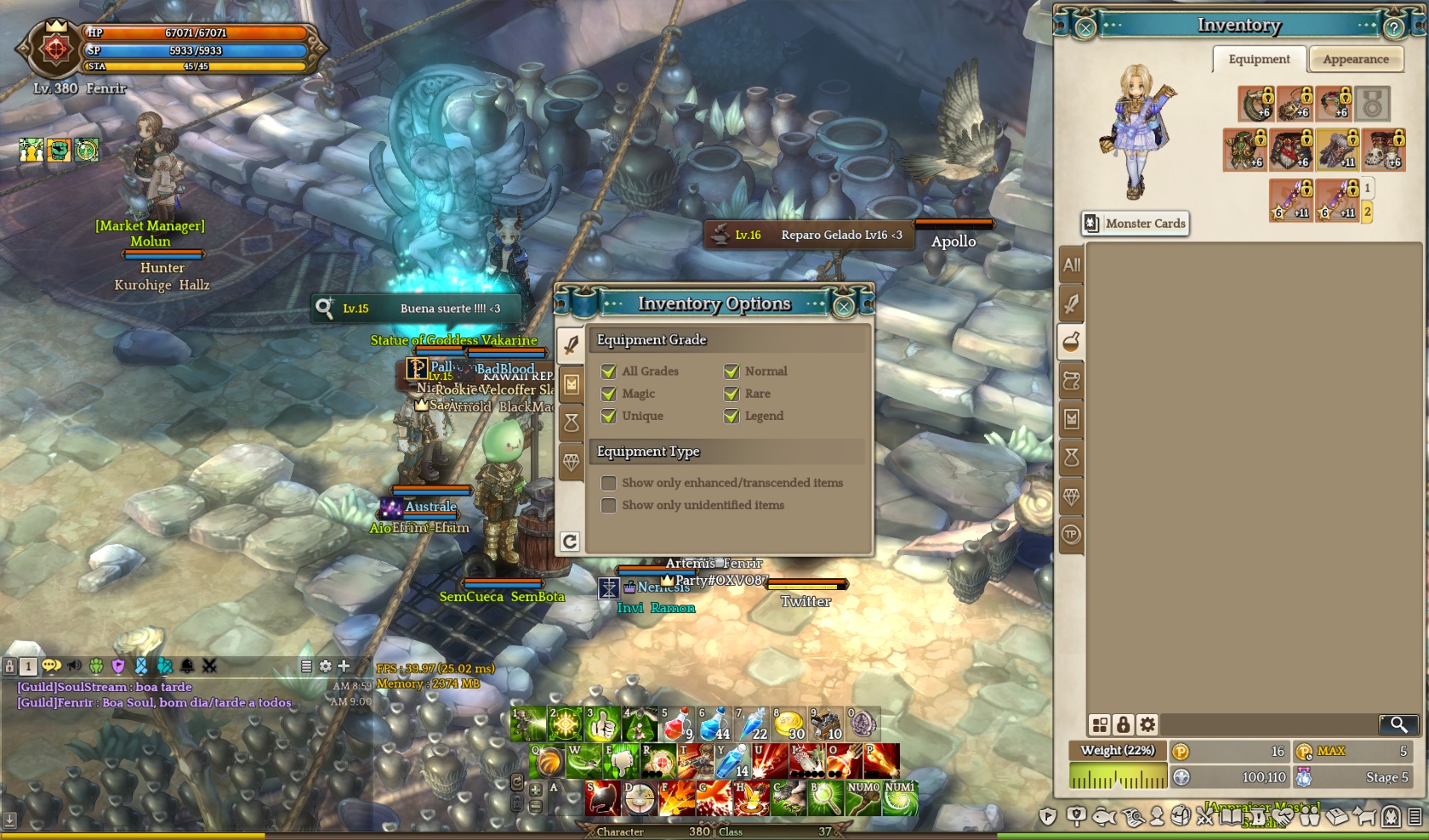Screen dimensions: 1429x840
Task: Close the Inventory Options window
Action: click(x=843, y=306)
